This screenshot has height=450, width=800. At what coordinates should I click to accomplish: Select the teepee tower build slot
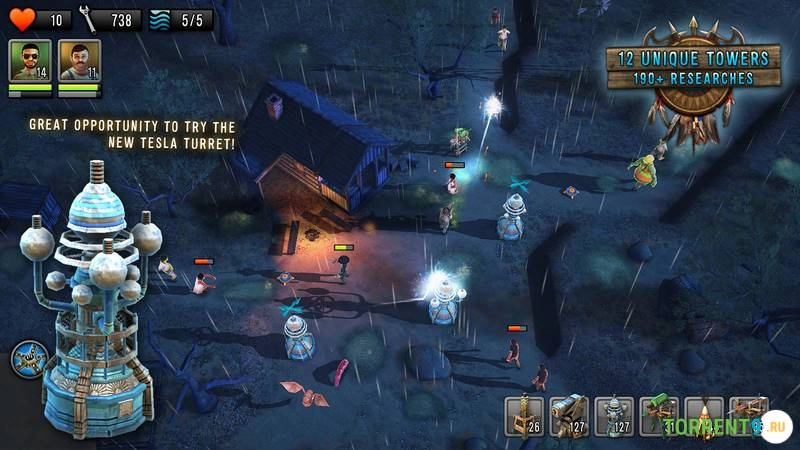[704, 416]
